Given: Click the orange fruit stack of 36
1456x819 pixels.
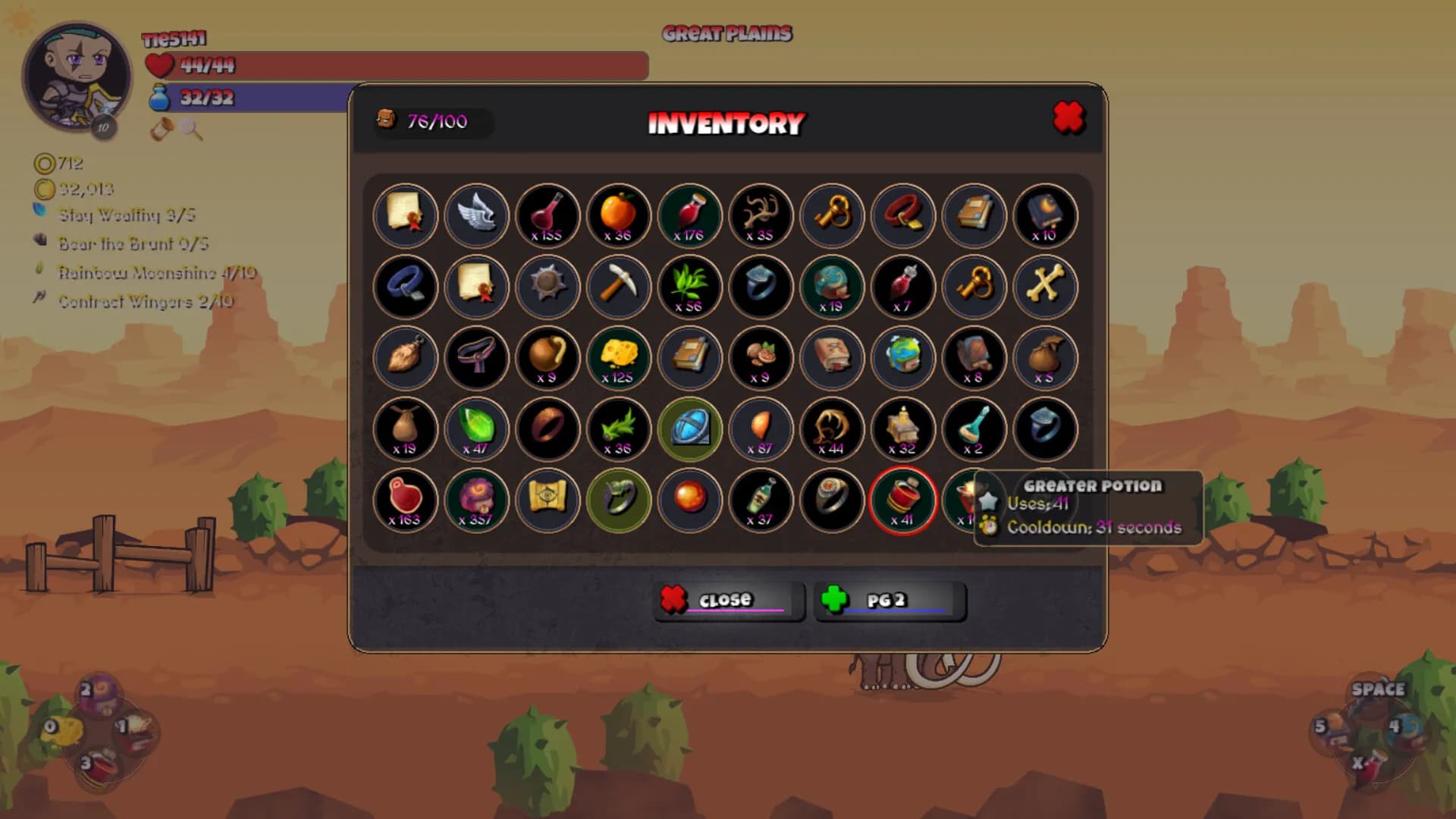Looking at the screenshot, I should pos(618,216).
